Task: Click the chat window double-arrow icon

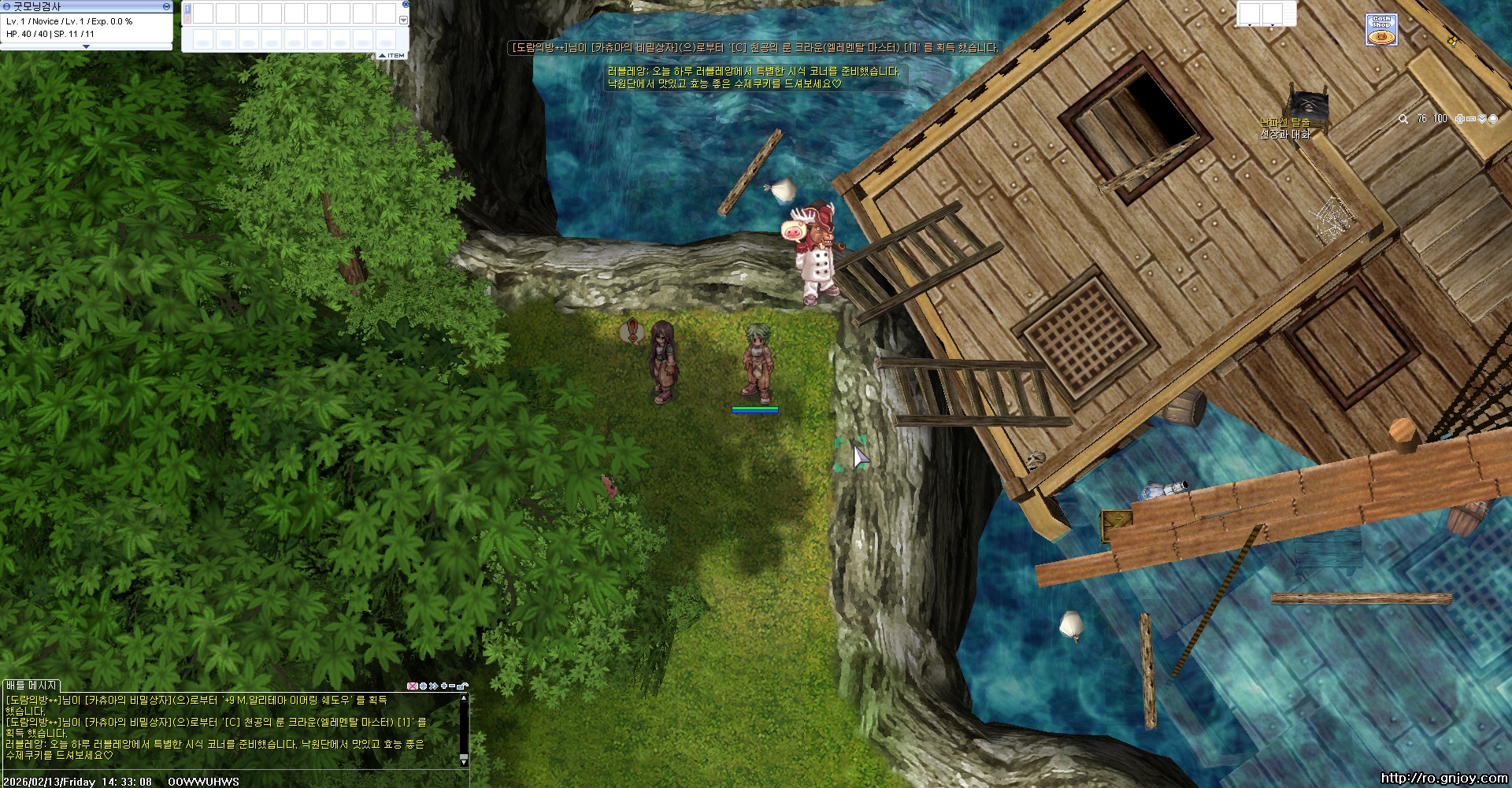Action: 433,686
